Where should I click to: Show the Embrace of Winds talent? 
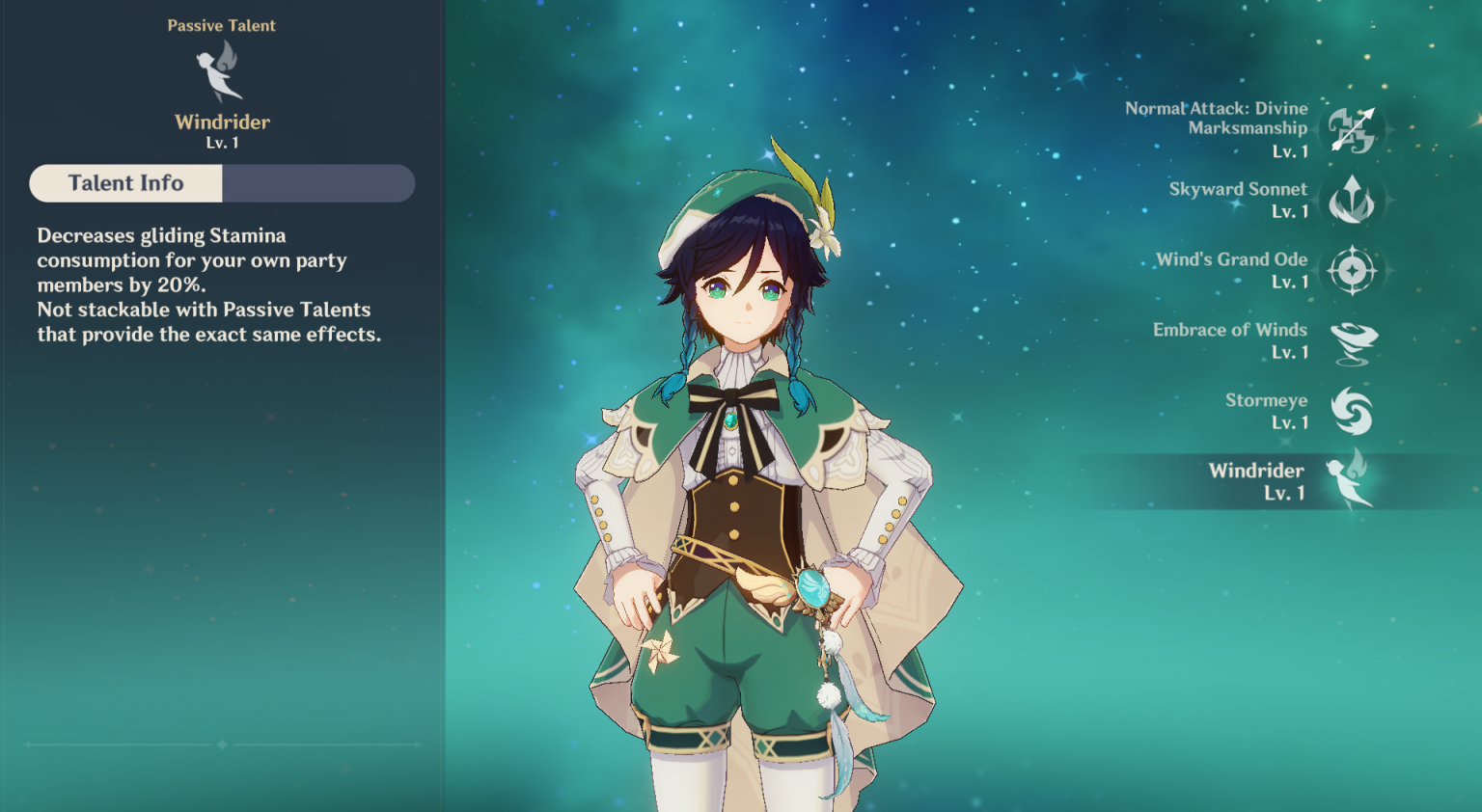pos(1352,341)
